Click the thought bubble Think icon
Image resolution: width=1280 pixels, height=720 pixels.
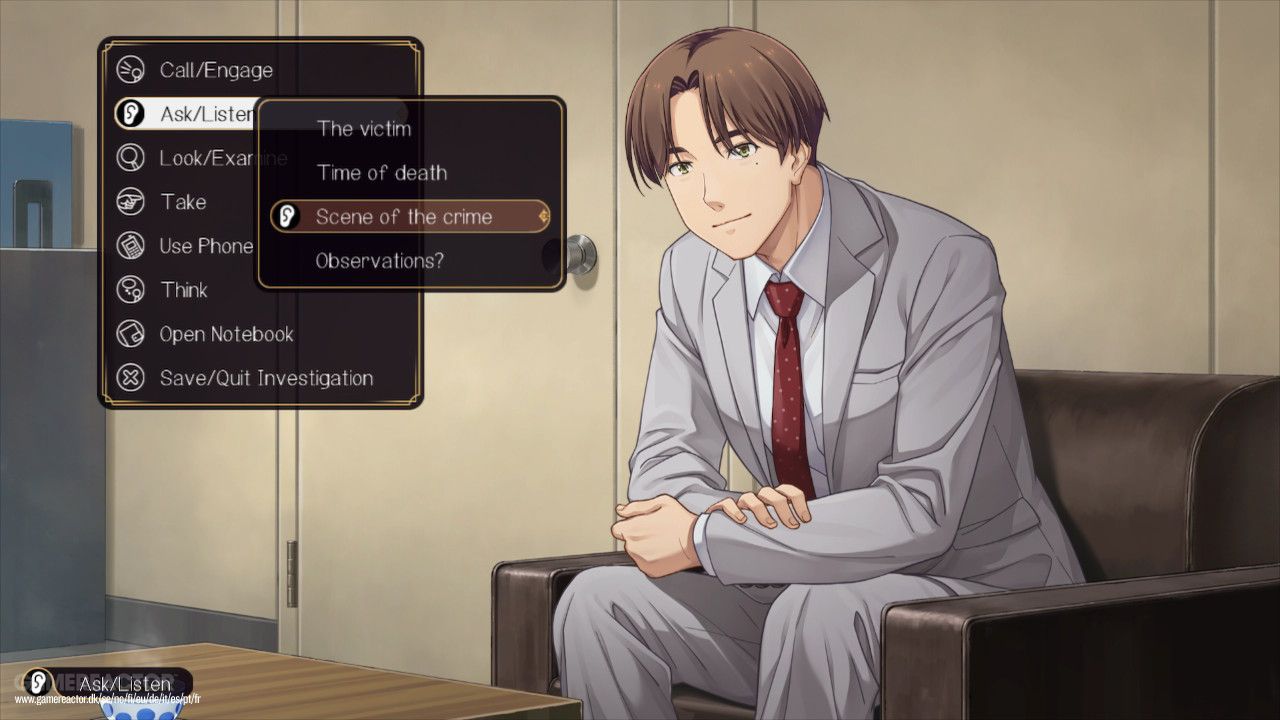coord(131,290)
